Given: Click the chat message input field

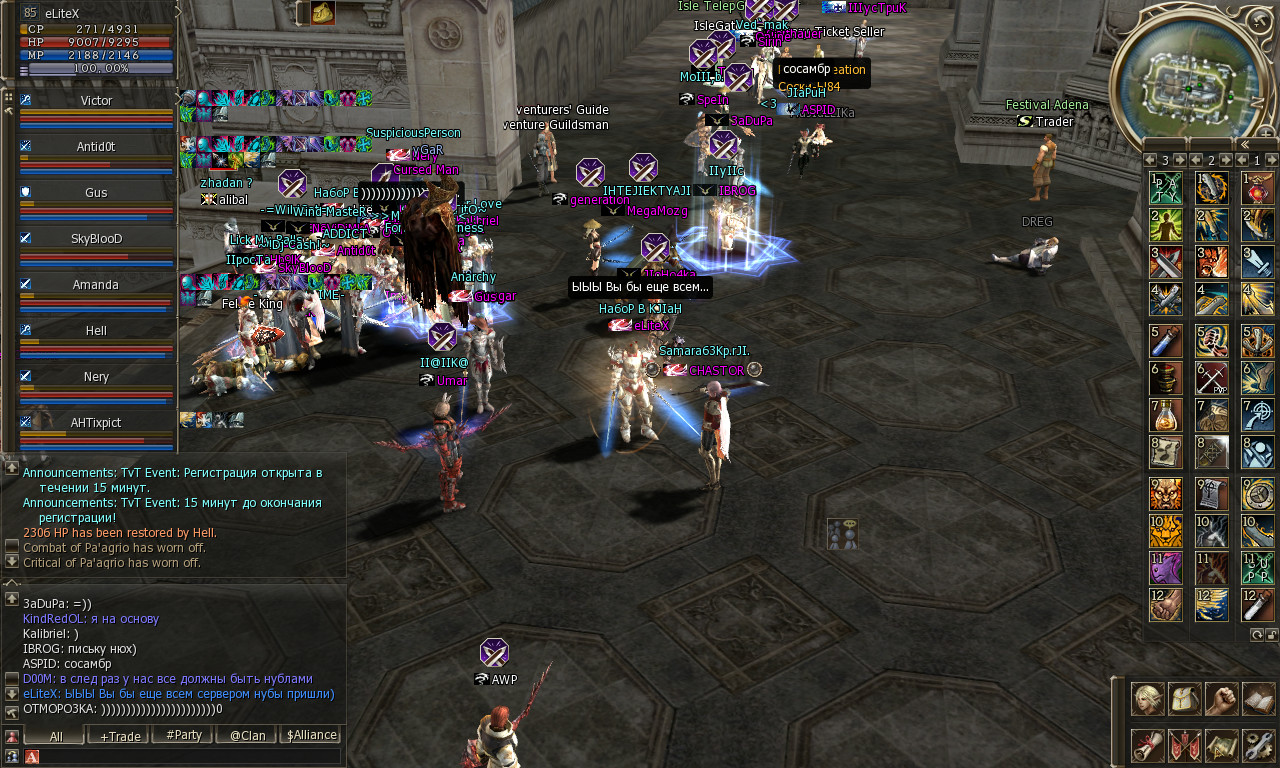Looking at the screenshot, I should pyautogui.click(x=190, y=757).
